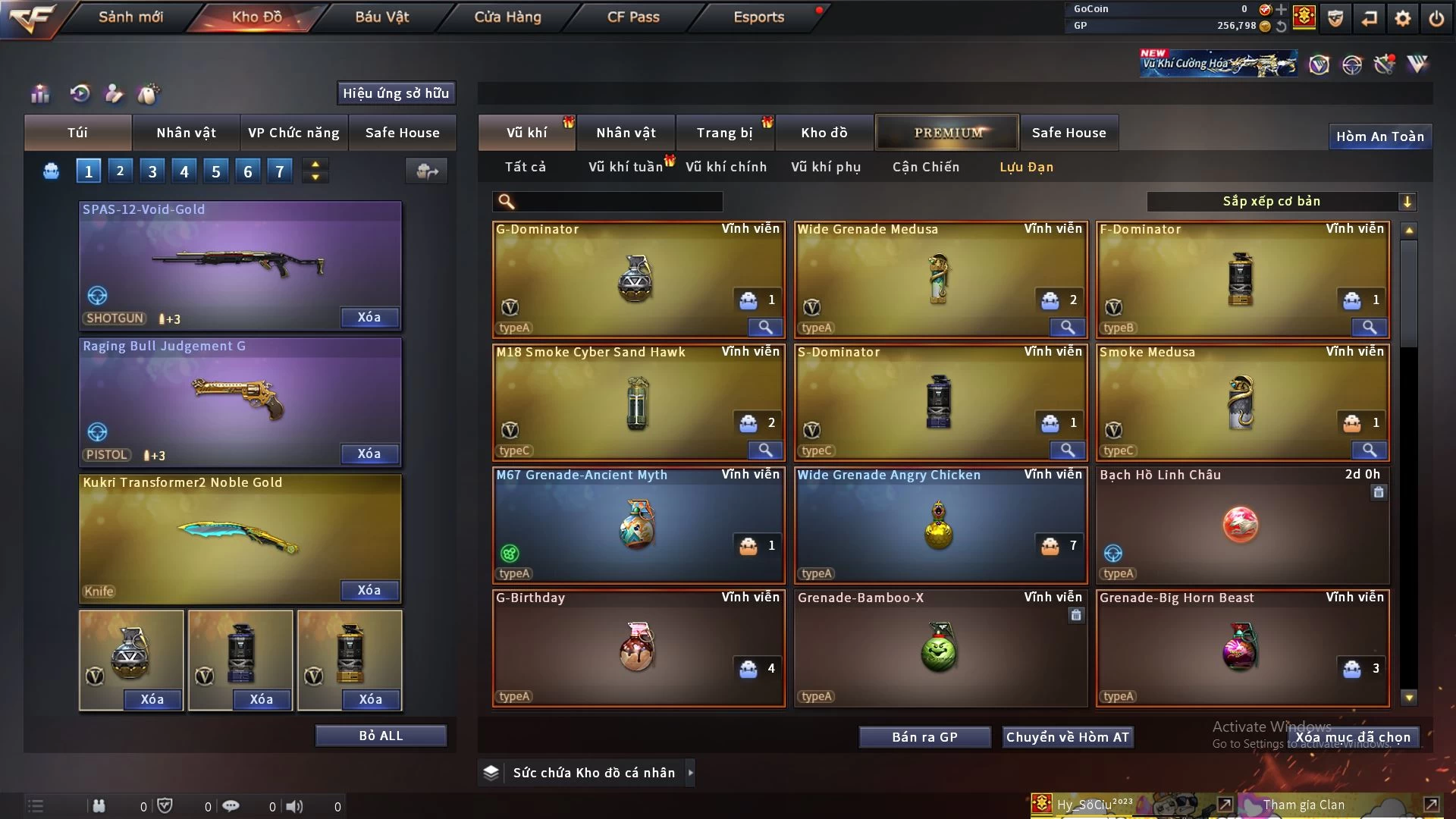
Task: Select the G-Dominator grenade item
Action: click(x=637, y=279)
